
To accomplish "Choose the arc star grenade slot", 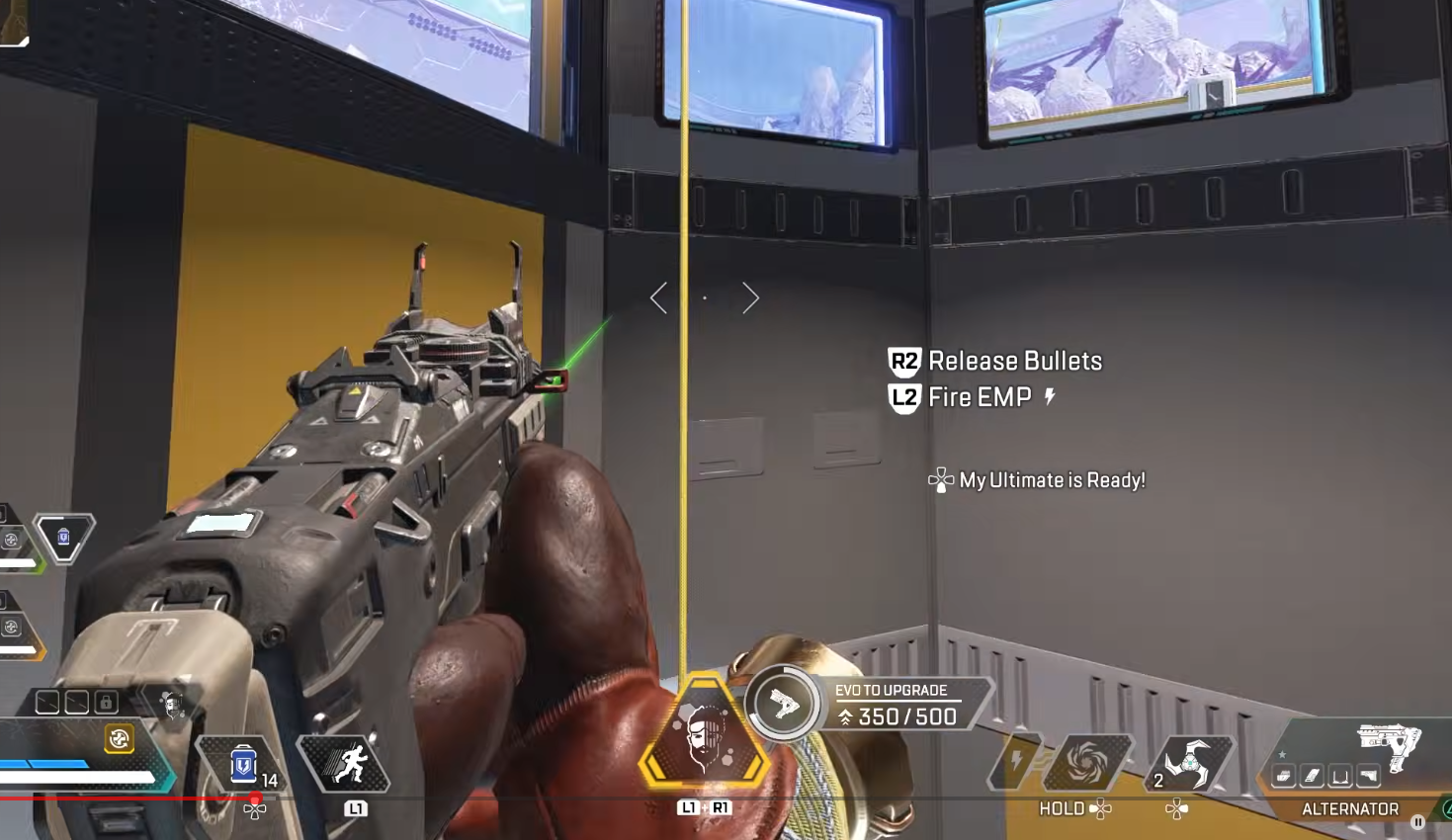I will point(1187,764).
